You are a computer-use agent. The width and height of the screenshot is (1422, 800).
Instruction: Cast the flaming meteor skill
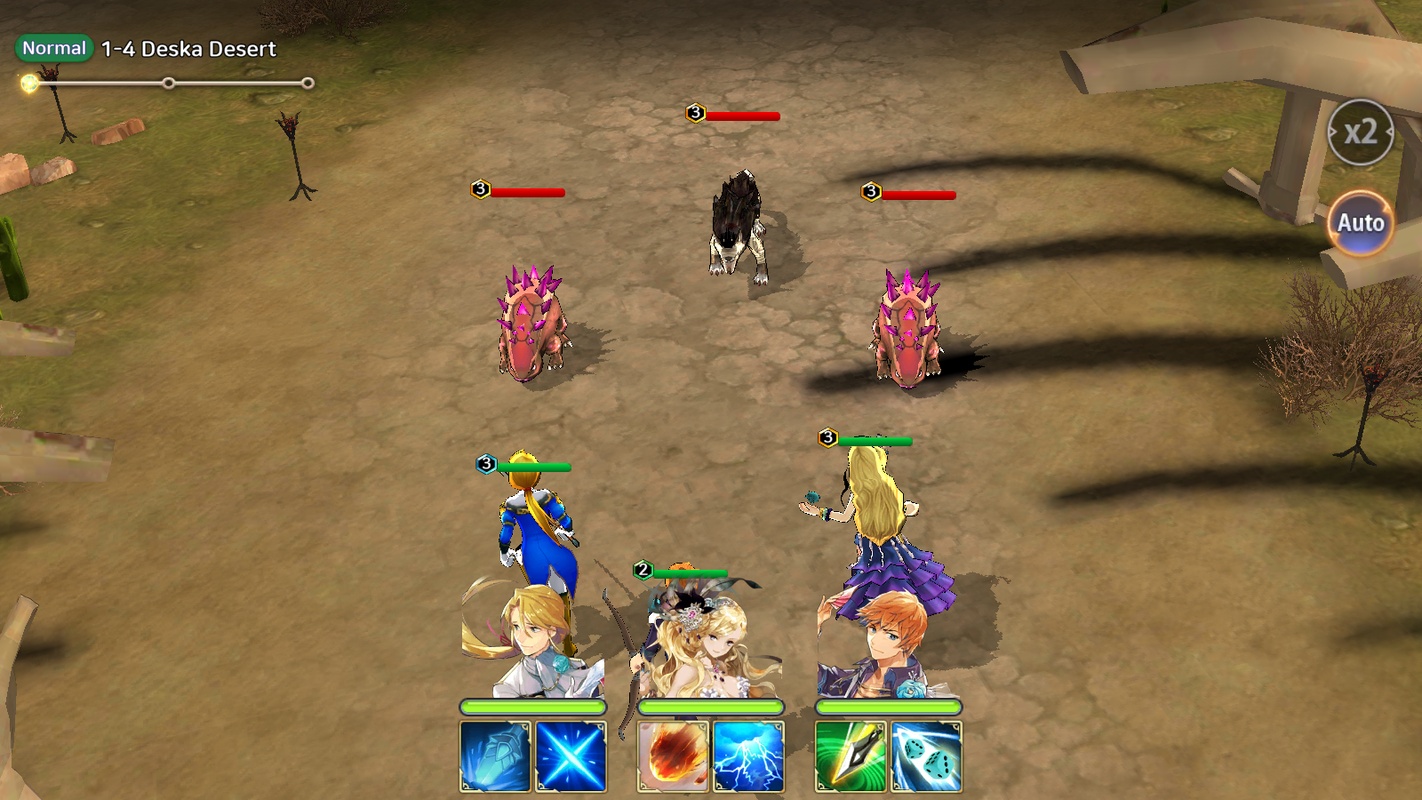tap(673, 757)
